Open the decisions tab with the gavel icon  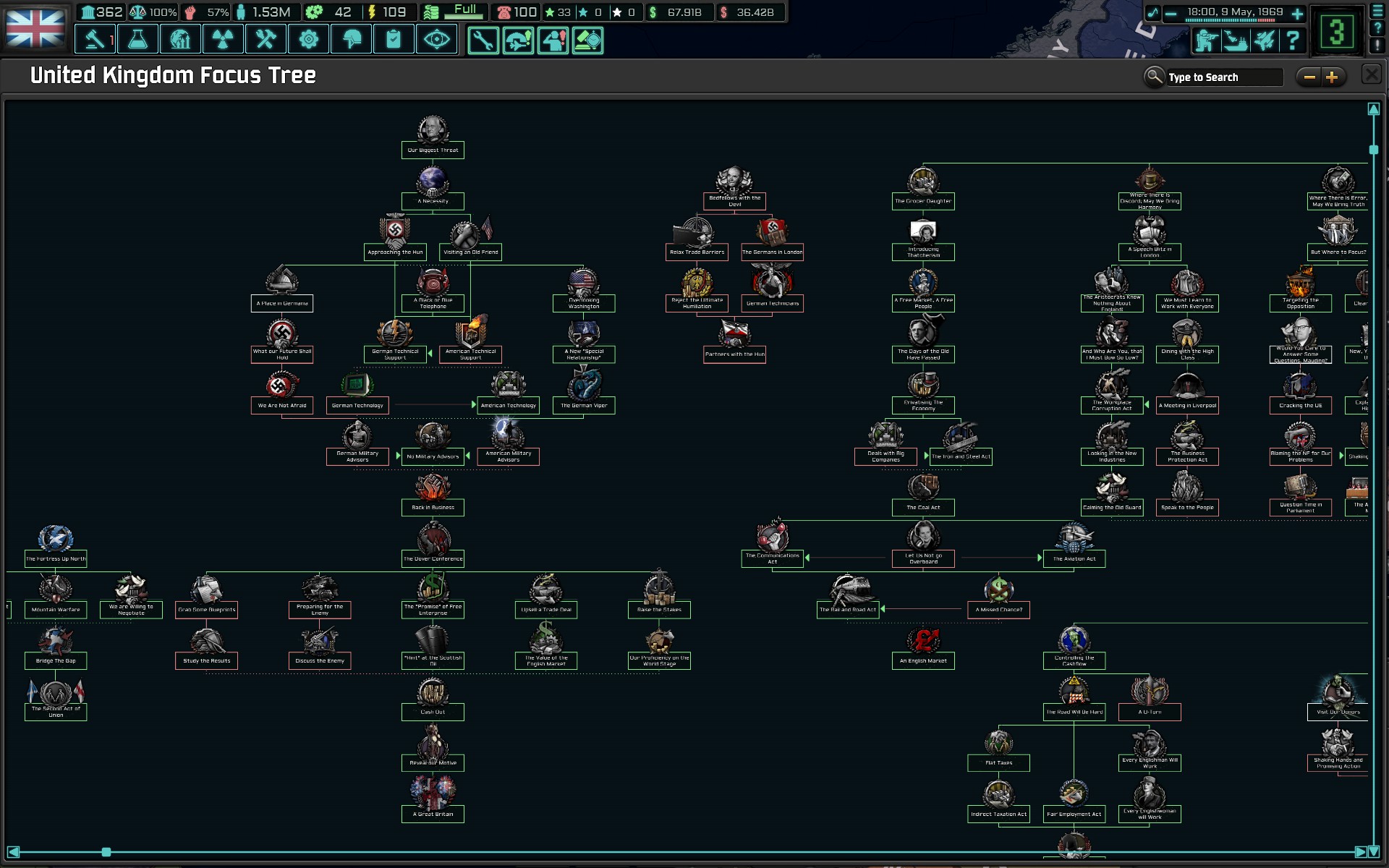(x=95, y=39)
